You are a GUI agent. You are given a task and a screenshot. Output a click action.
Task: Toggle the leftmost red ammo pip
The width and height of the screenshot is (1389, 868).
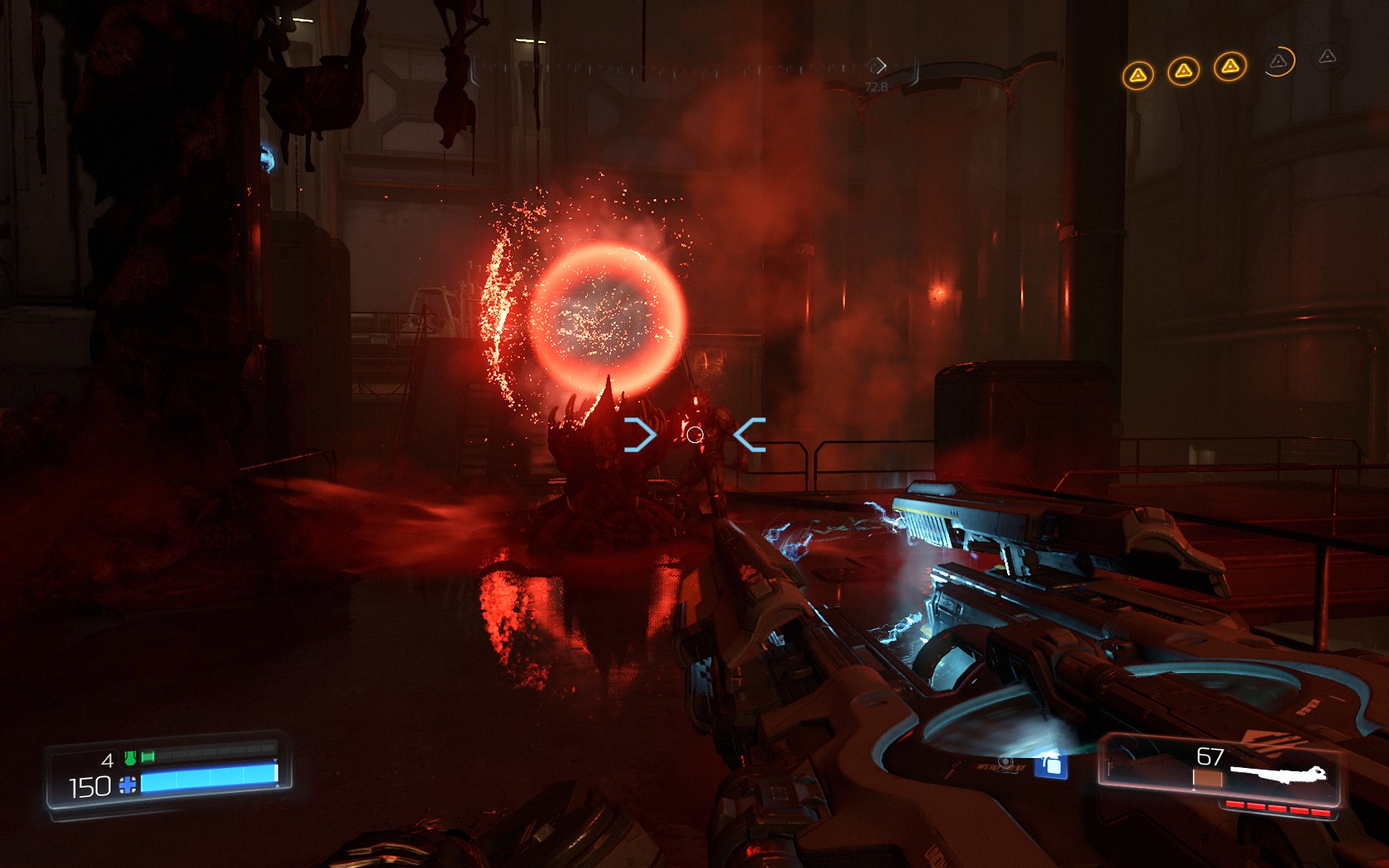1234,804
